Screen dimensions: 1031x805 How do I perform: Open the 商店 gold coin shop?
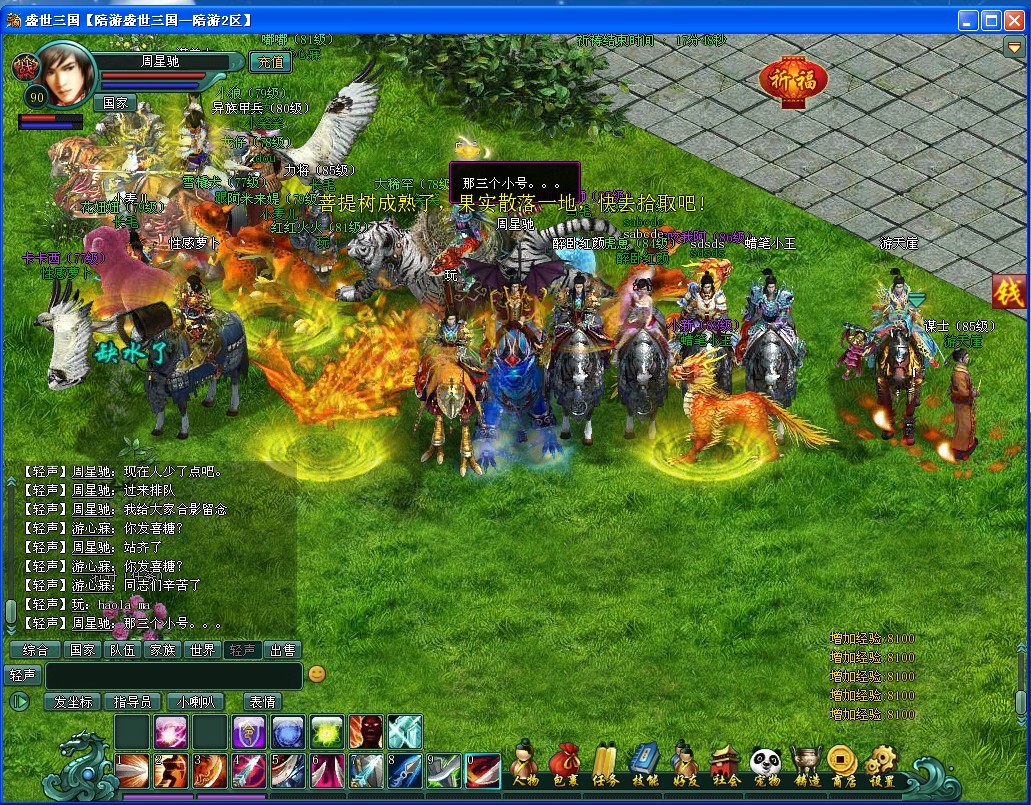843,763
